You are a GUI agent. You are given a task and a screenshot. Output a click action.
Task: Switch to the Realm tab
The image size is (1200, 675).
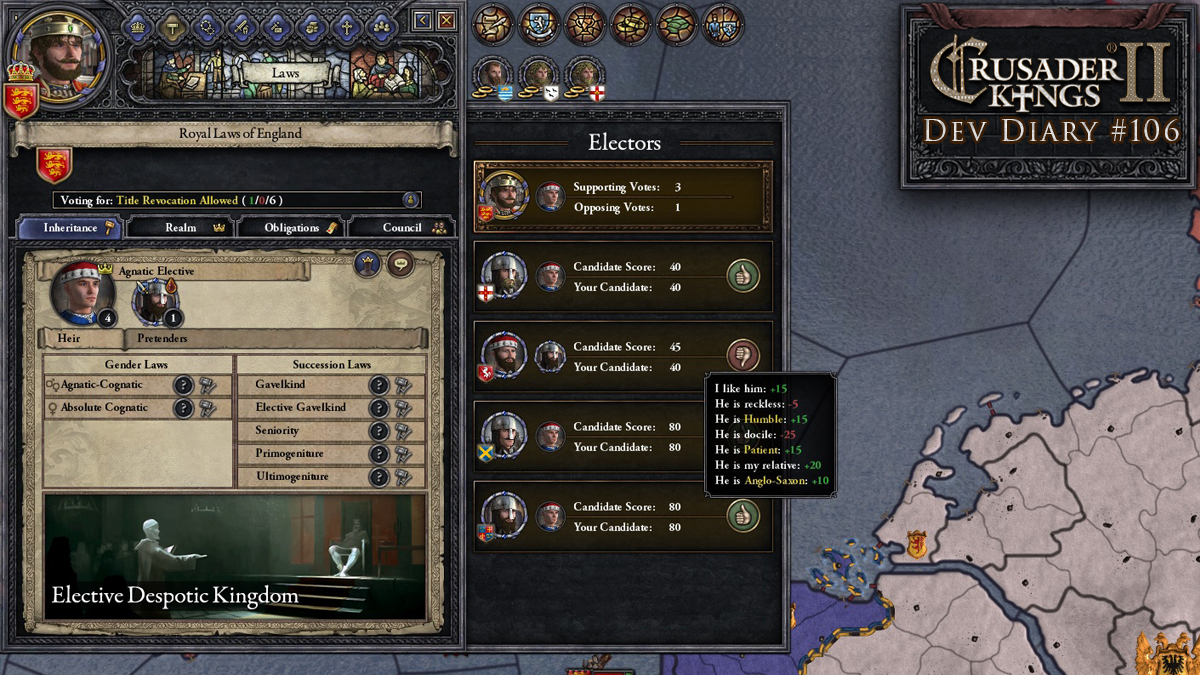click(x=181, y=228)
